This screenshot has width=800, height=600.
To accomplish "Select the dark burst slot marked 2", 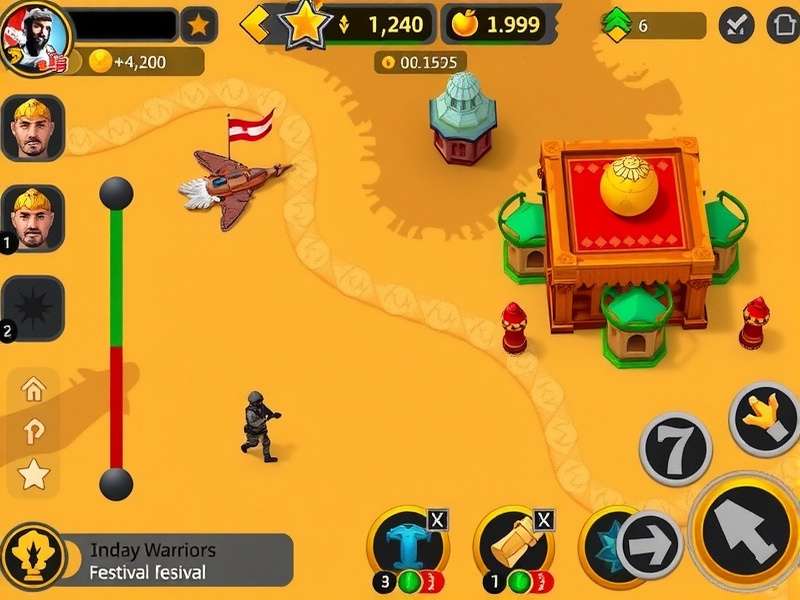I will 33,307.
